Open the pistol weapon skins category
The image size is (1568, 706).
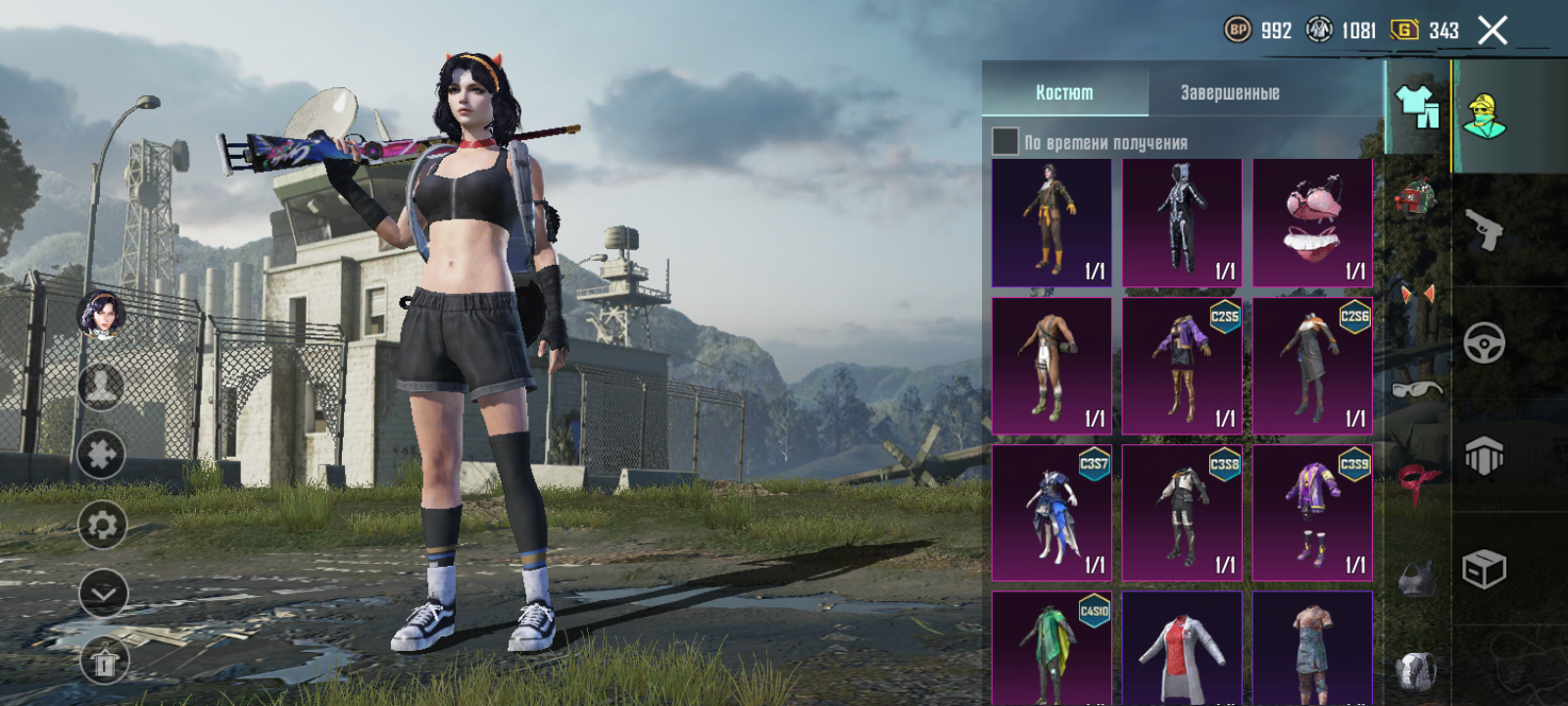[x=1485, y=230]
